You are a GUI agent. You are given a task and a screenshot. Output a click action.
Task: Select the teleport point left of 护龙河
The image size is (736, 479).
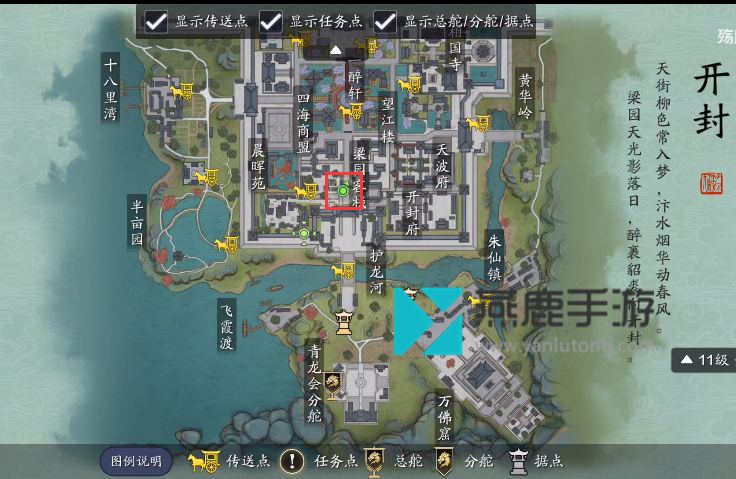343,270
